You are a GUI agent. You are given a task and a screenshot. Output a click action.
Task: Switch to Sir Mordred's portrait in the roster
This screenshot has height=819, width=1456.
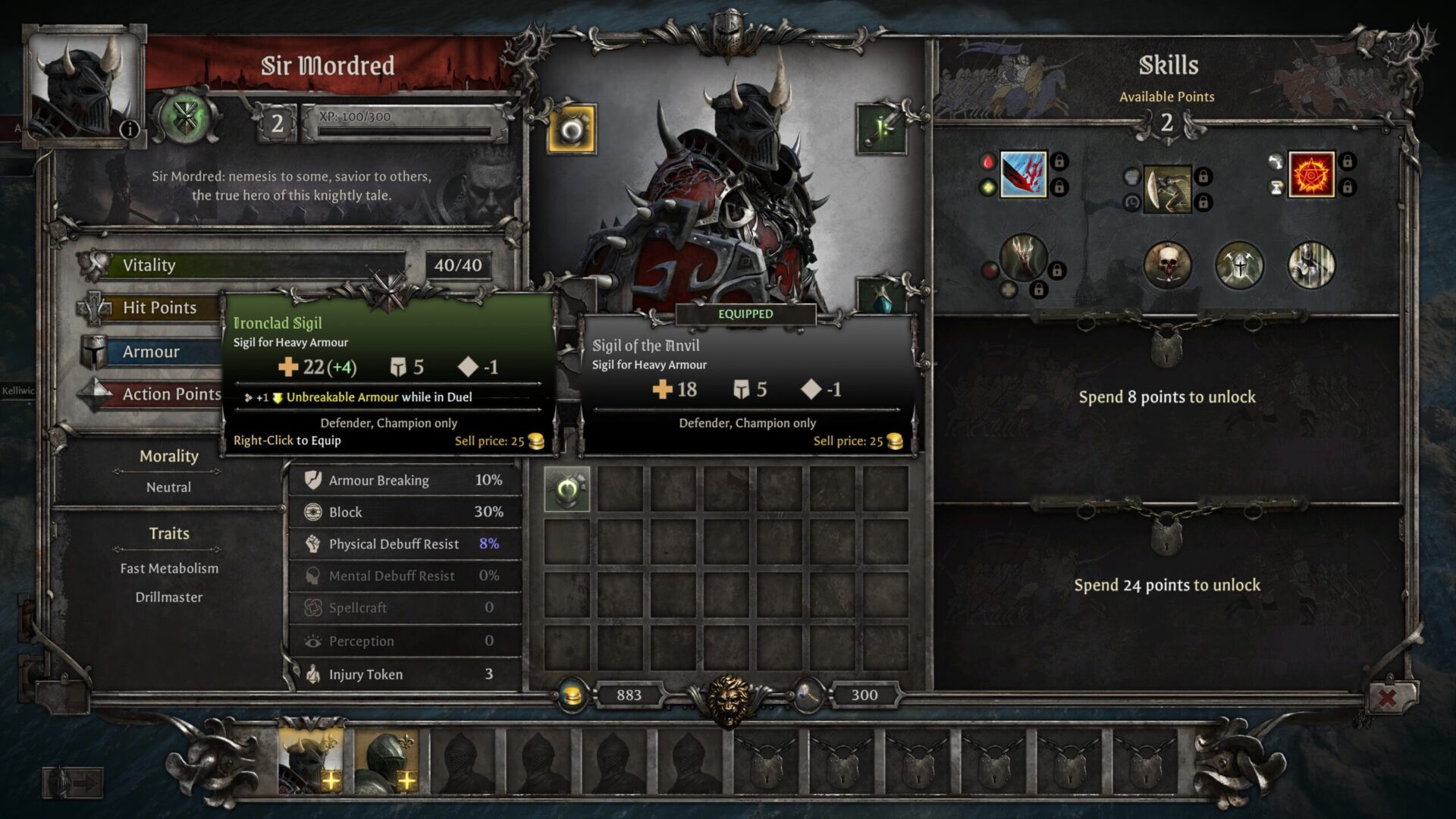(x=310, y=760)
